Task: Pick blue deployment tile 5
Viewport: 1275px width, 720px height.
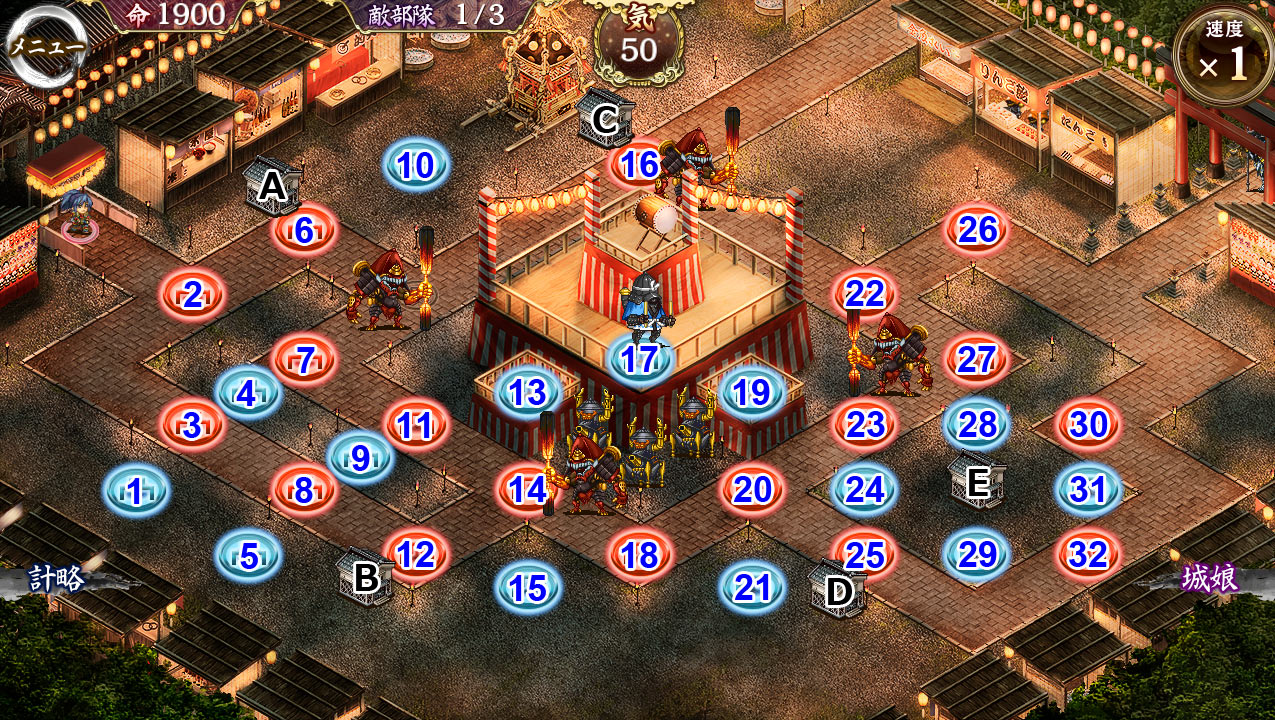Action: coord(248,555)
